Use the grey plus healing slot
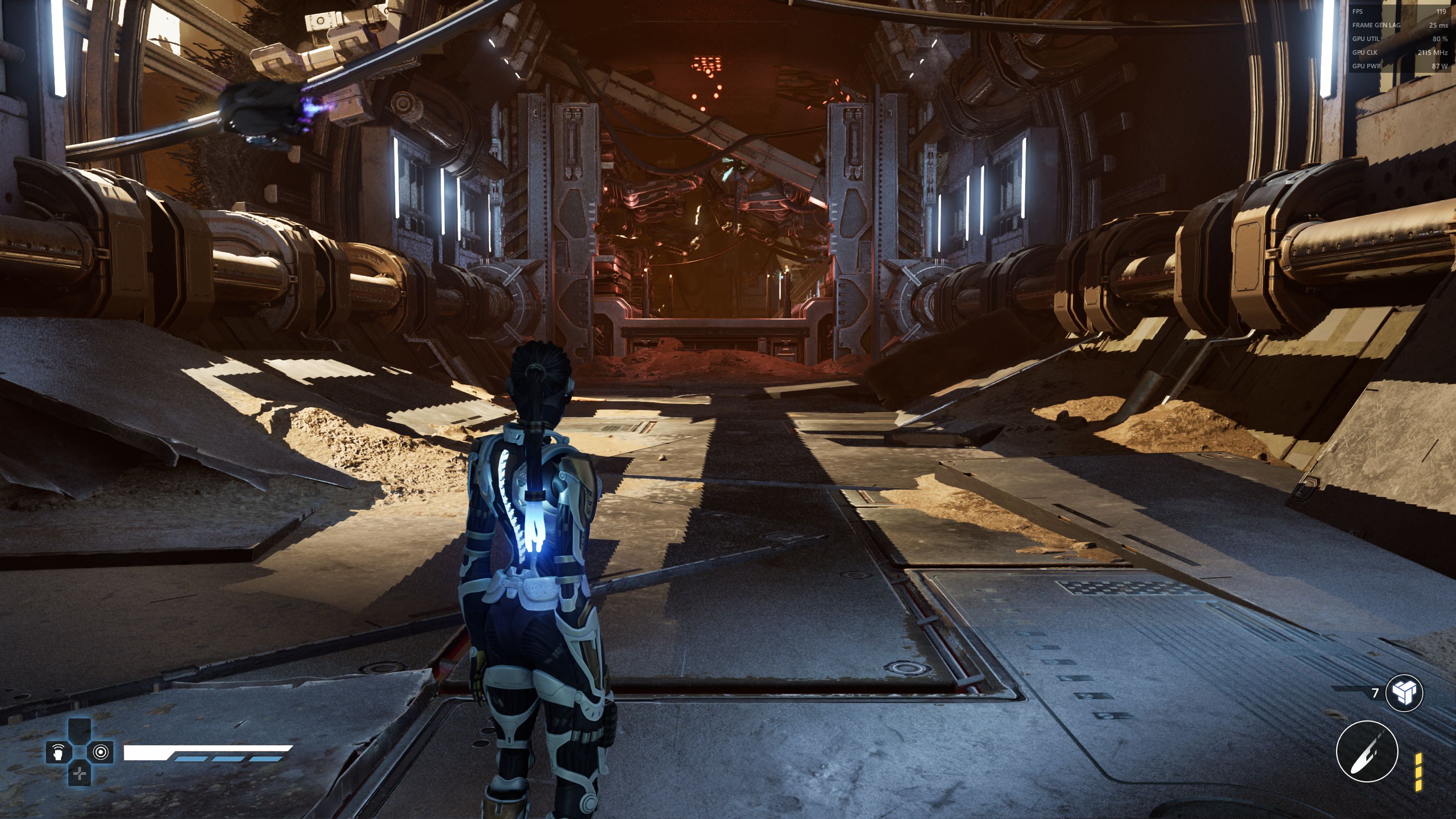 click(80, 774)
